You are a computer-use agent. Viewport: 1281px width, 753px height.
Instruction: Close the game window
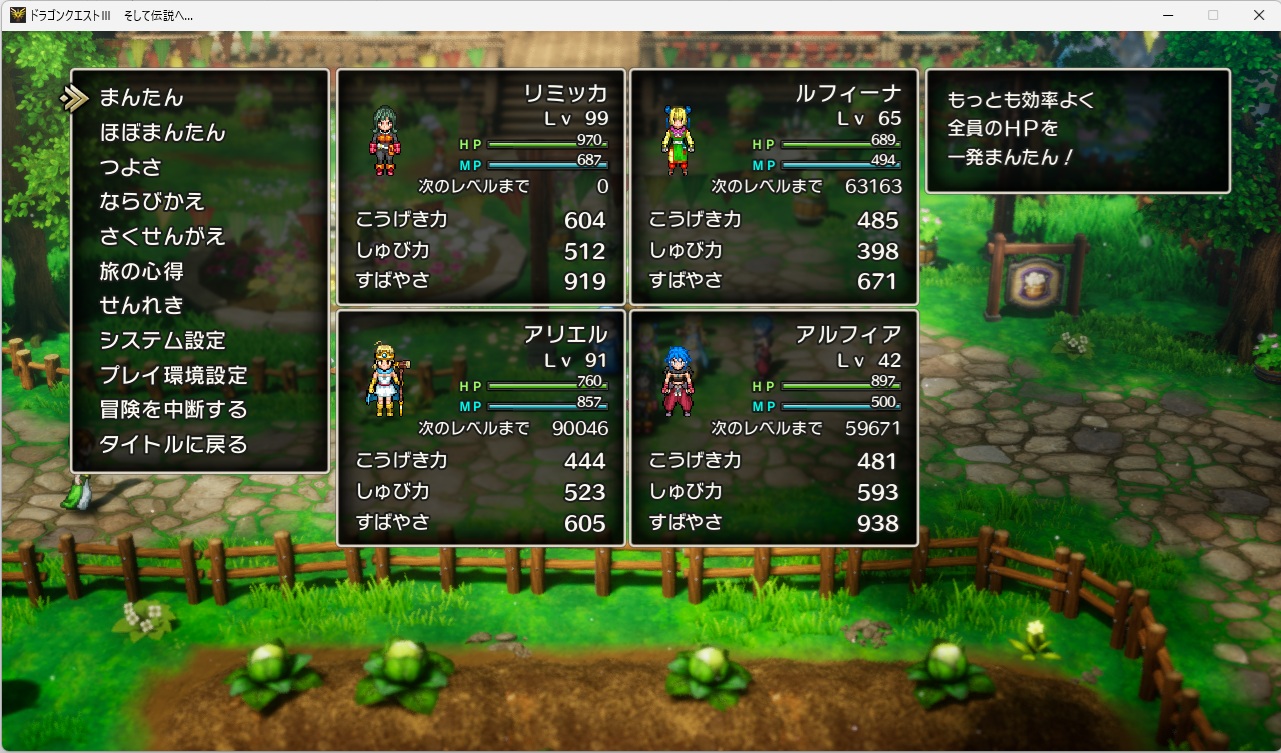[x=1258, y=15]
